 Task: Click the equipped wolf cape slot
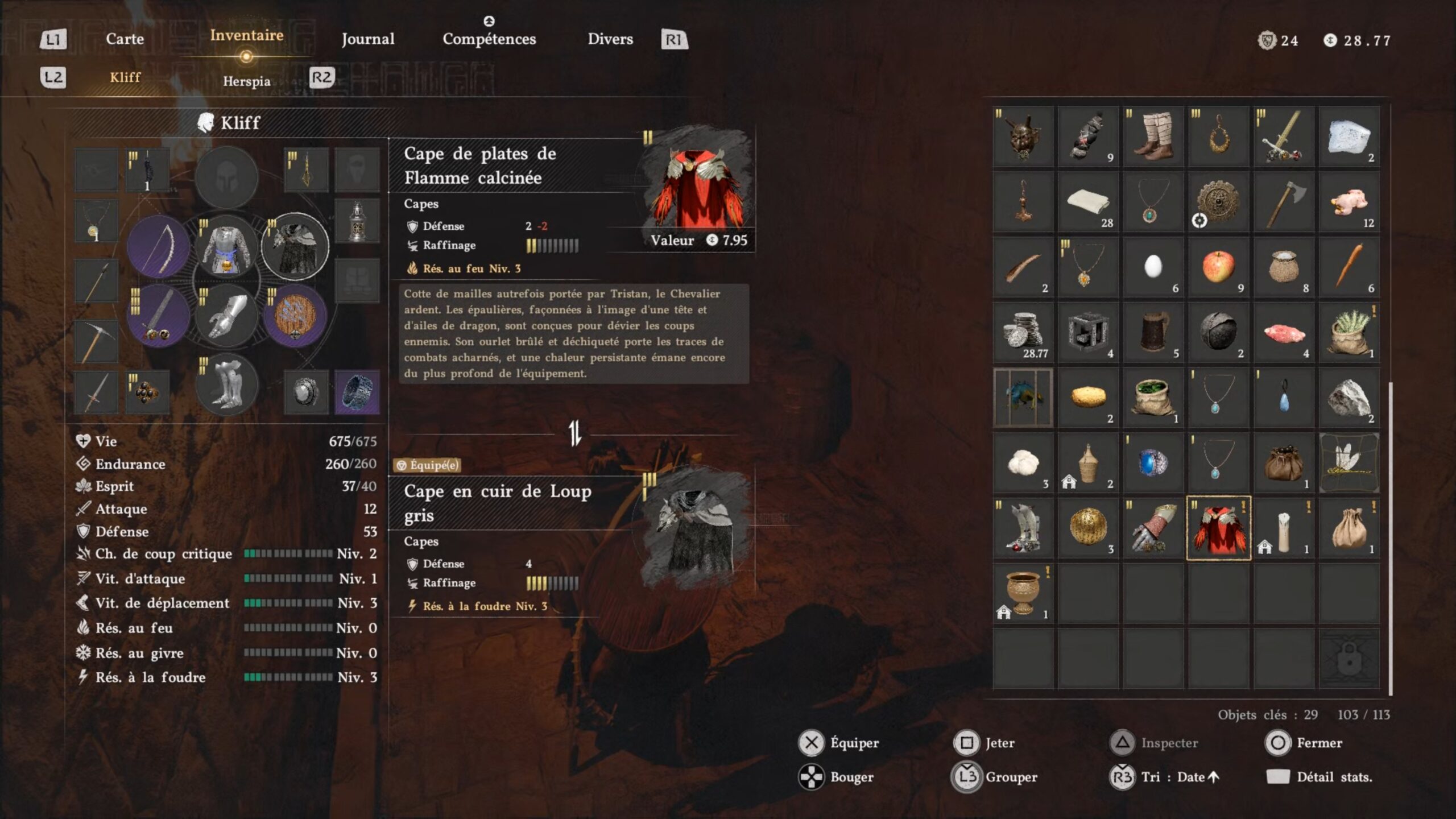[295, 246]
